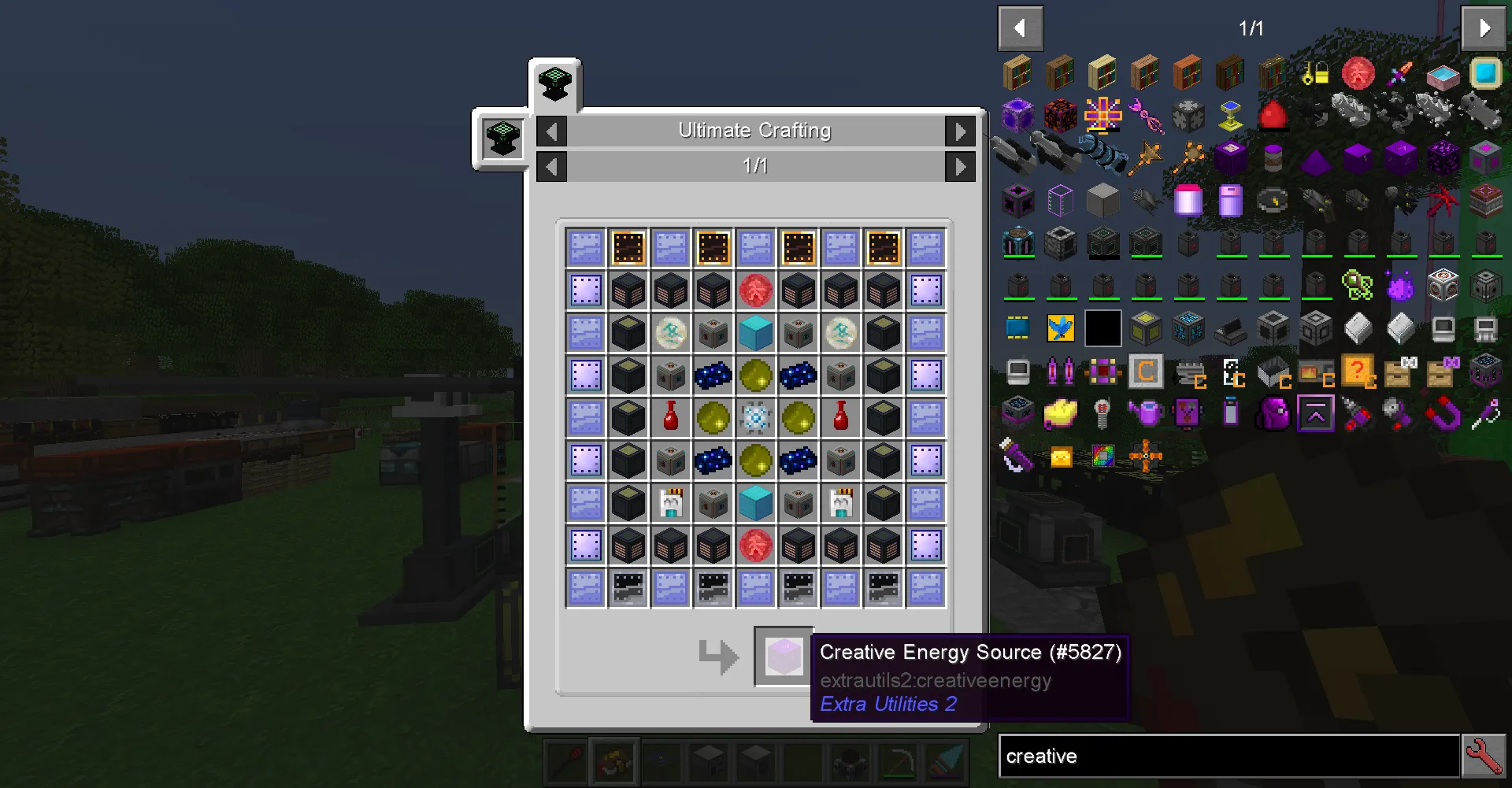
Task: Select the purple backpack item
Action: pyautogui.click(x=1273, y=413)
